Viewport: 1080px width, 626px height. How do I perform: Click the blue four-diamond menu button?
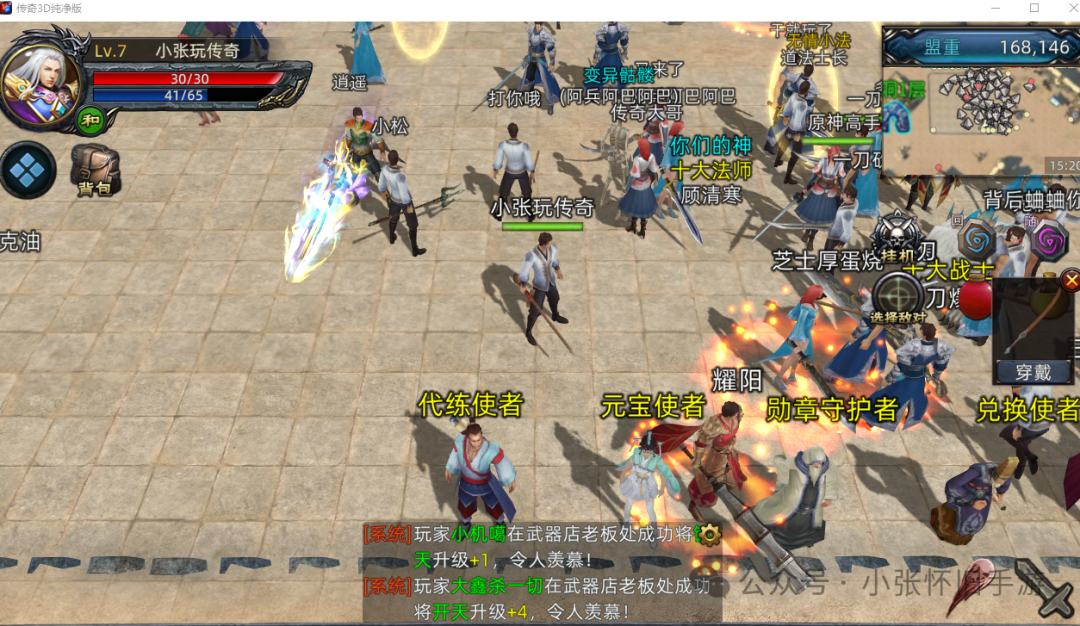point(27,171)
